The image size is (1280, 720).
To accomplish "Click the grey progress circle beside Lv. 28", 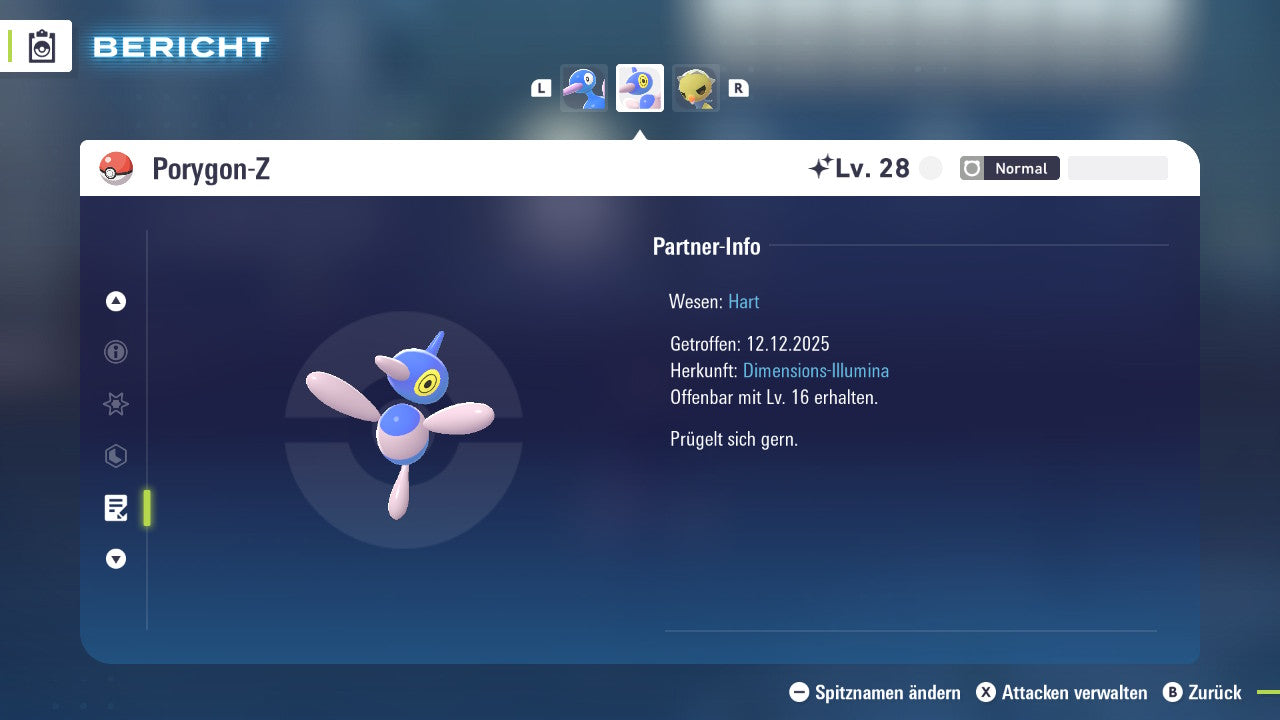I will [x=930, y=168].
